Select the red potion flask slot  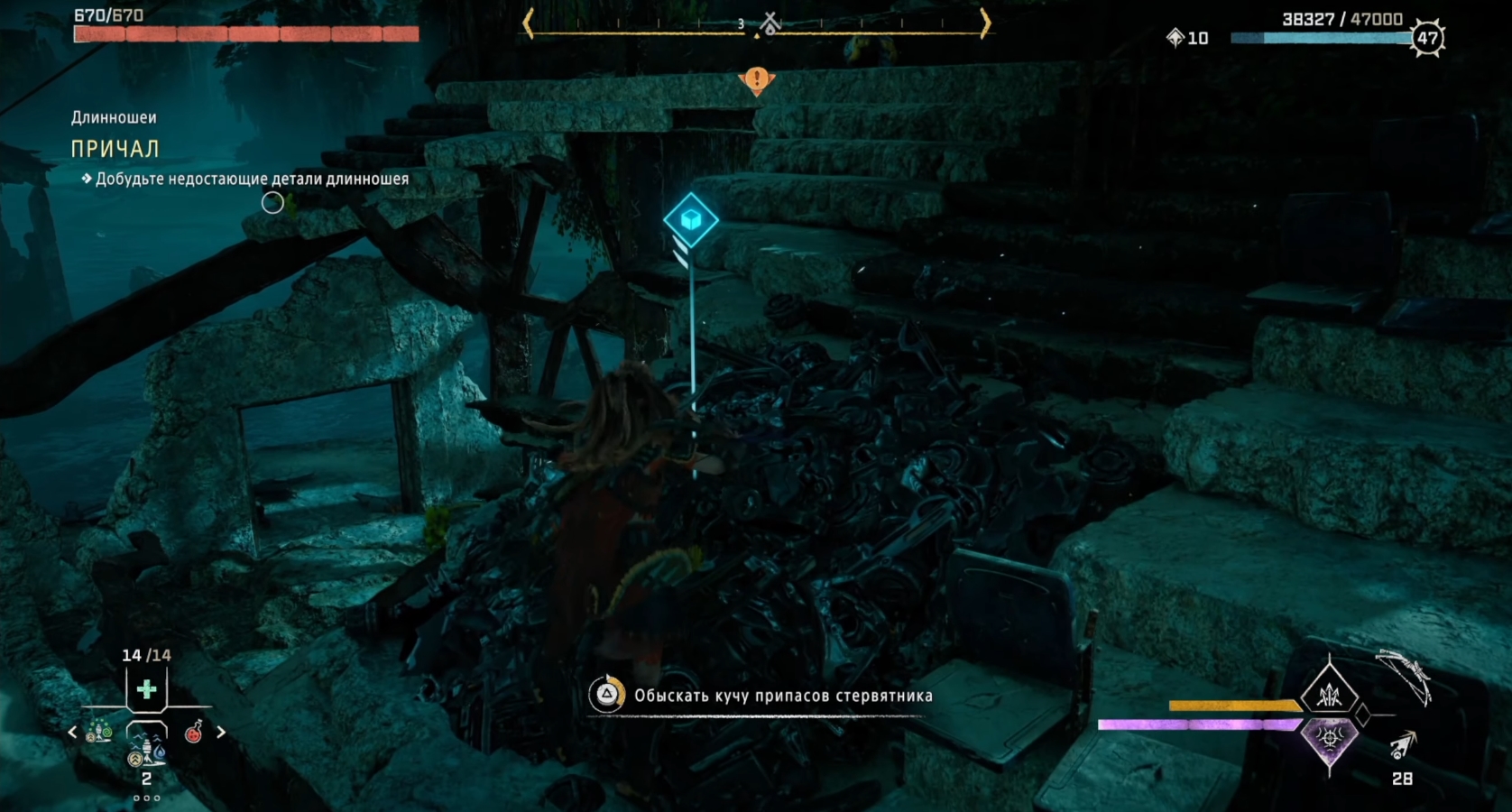tap(193, 733)
